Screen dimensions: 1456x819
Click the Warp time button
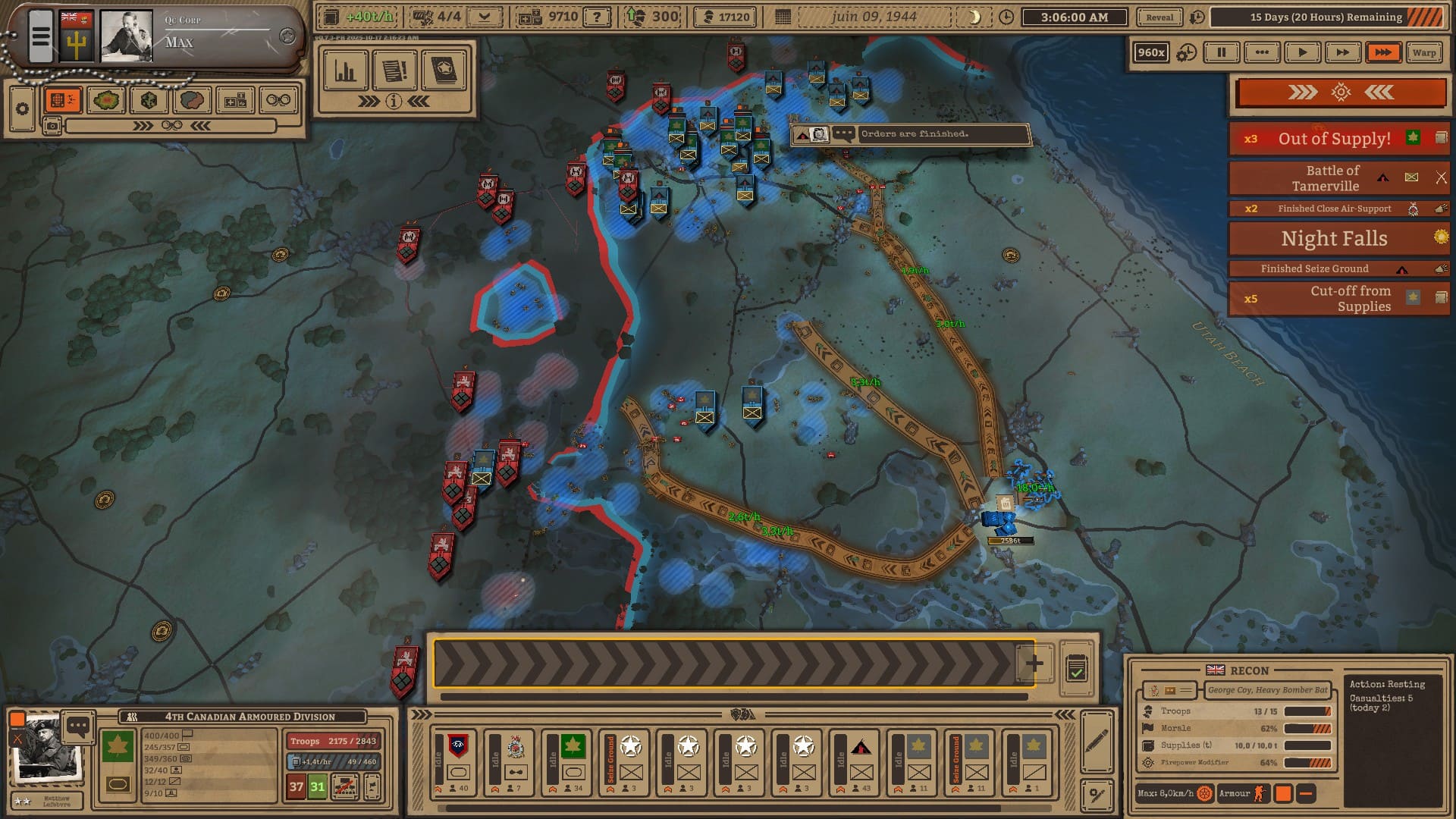click(x=1423, y=52)
